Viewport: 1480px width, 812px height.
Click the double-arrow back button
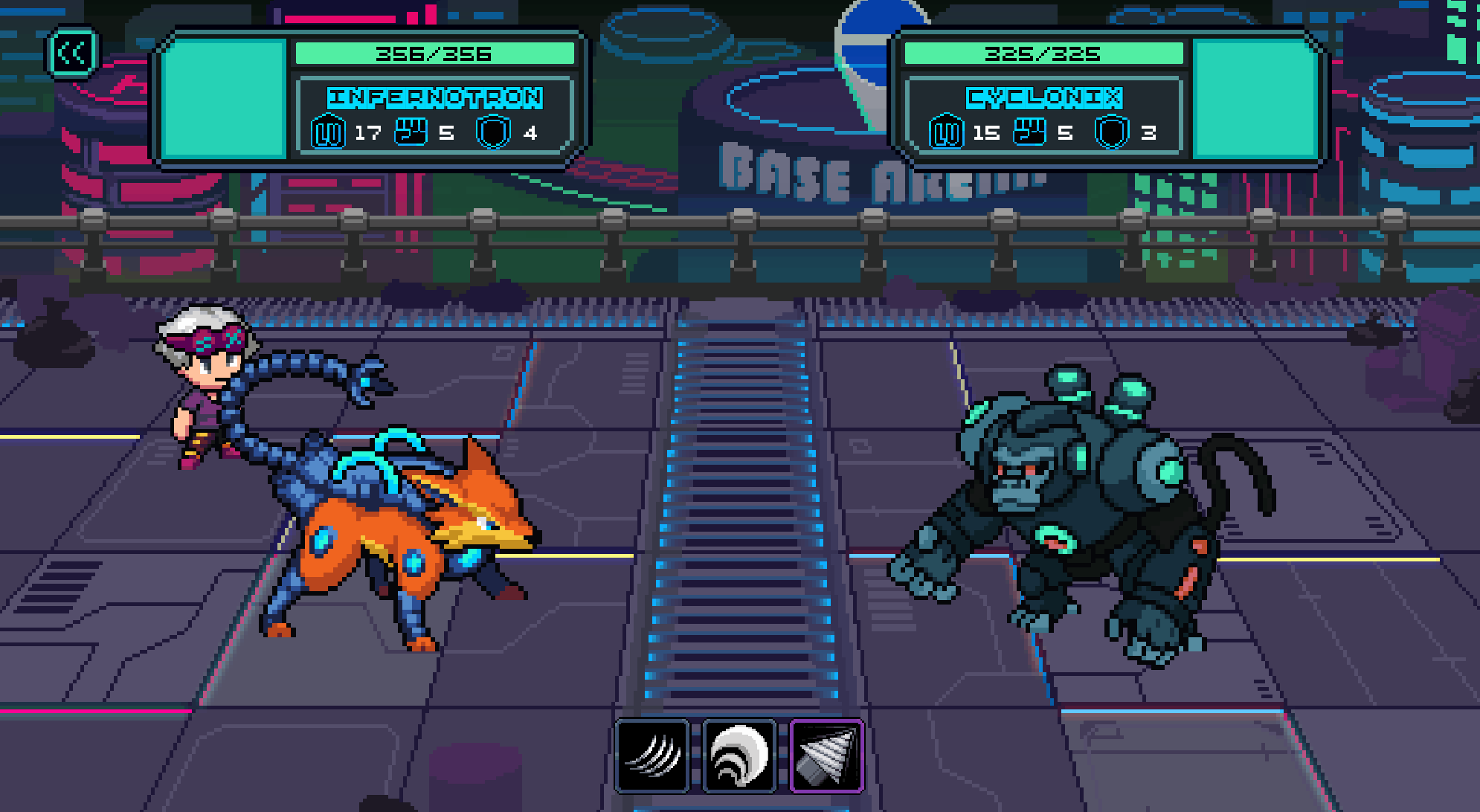click(72, 53)
